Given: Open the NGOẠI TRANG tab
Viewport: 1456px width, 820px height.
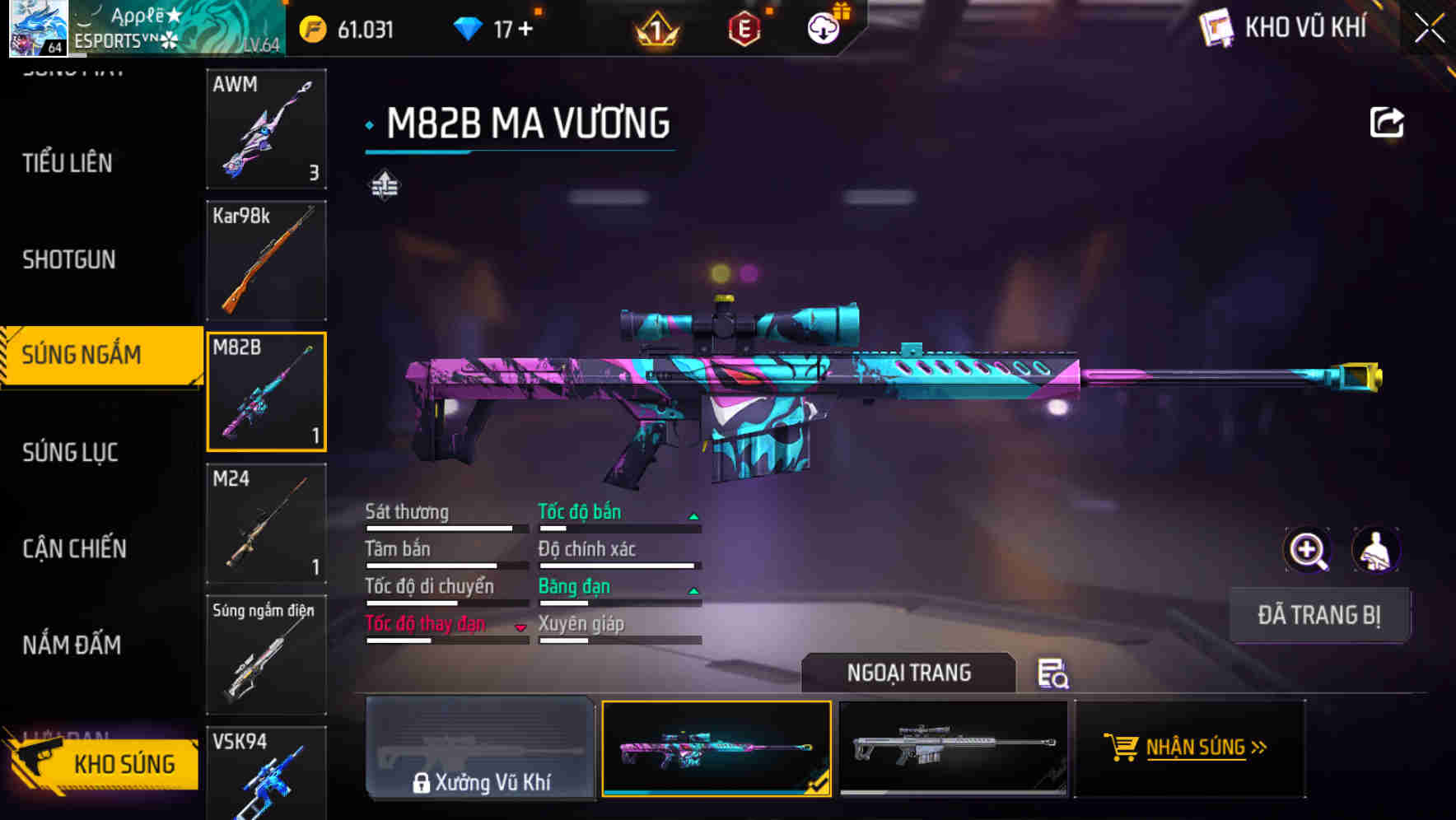Looking at the screenshot, I should click(909, 673).
